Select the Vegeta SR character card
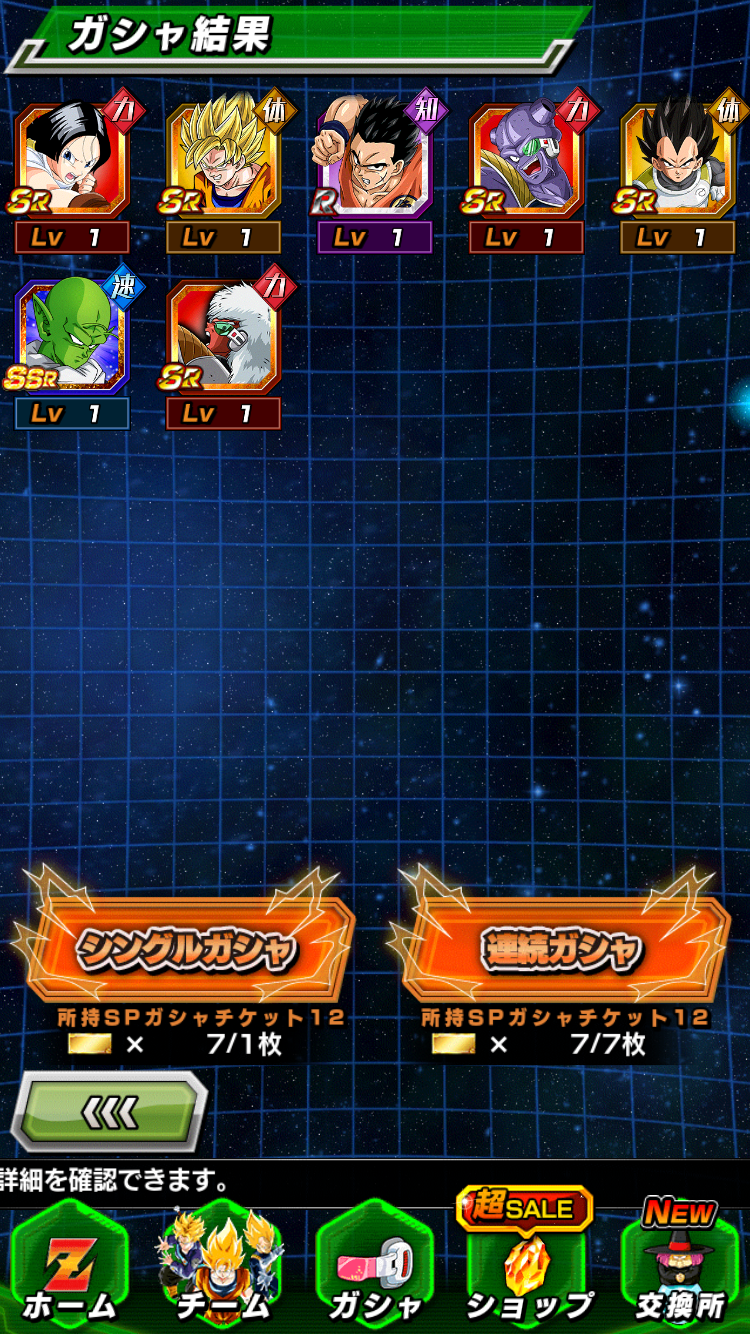The height and width of the screenshot is (1334, 750). click(677, 160)
